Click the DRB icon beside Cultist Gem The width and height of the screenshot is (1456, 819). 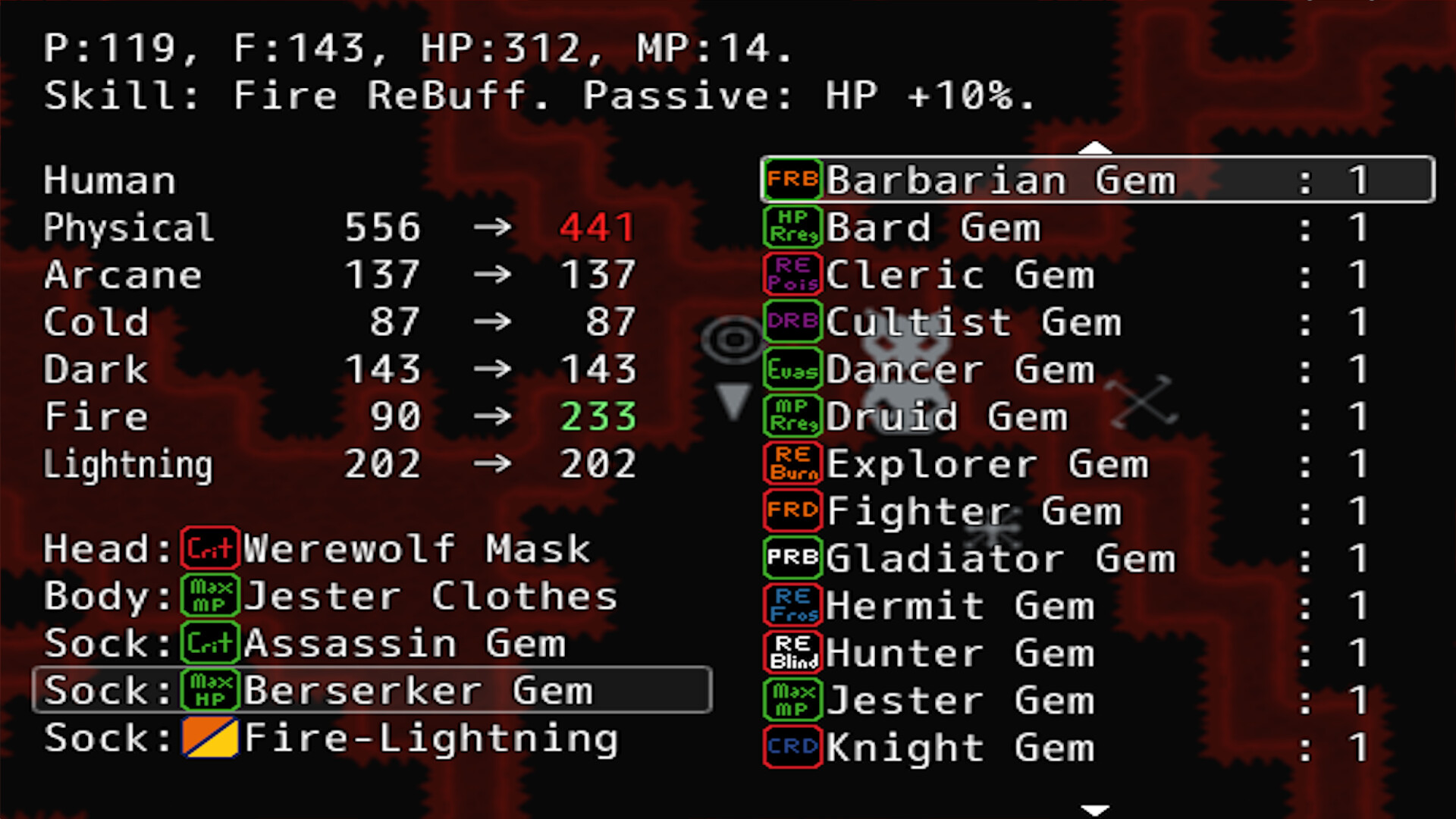tap(792, 321)
